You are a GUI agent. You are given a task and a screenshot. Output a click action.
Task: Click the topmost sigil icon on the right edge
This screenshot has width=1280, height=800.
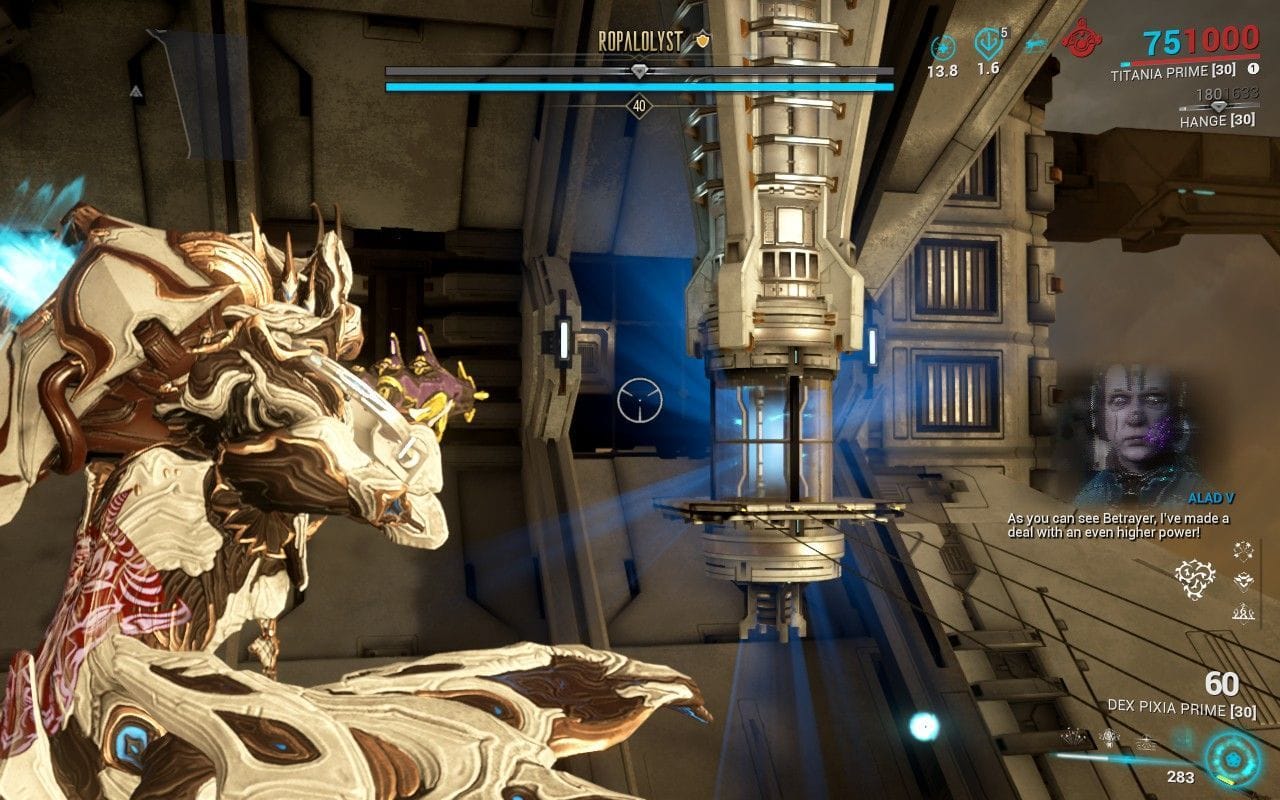coord(1242,552)
